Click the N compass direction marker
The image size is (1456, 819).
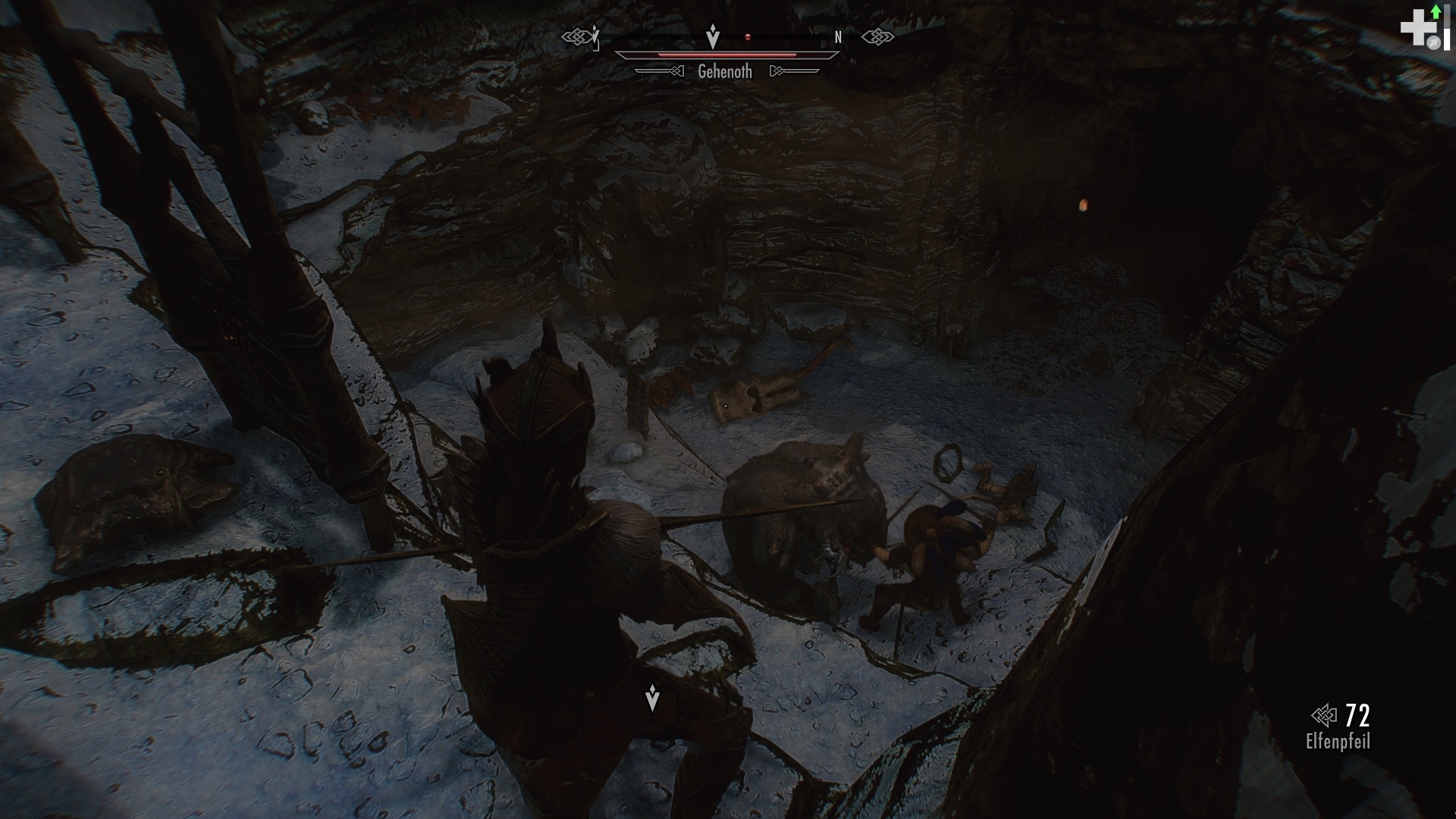coord(838,36)
